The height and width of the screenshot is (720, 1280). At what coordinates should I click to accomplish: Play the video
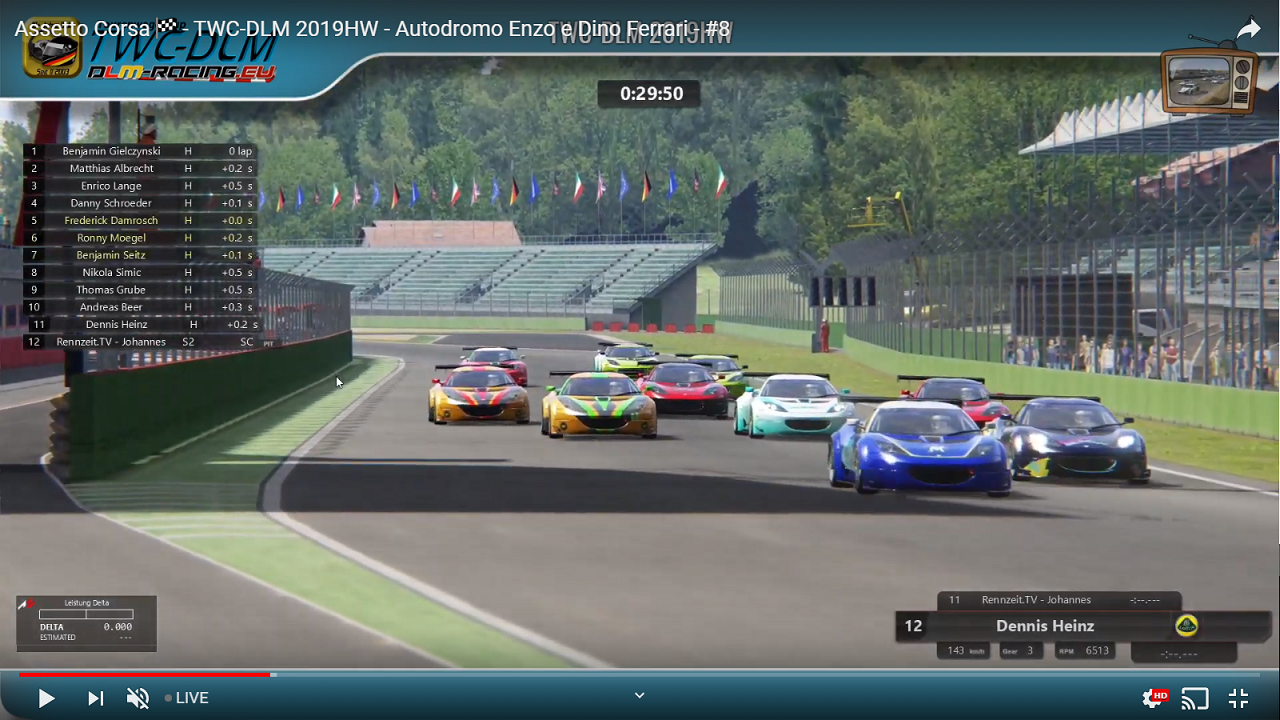[x=46, y=698]
